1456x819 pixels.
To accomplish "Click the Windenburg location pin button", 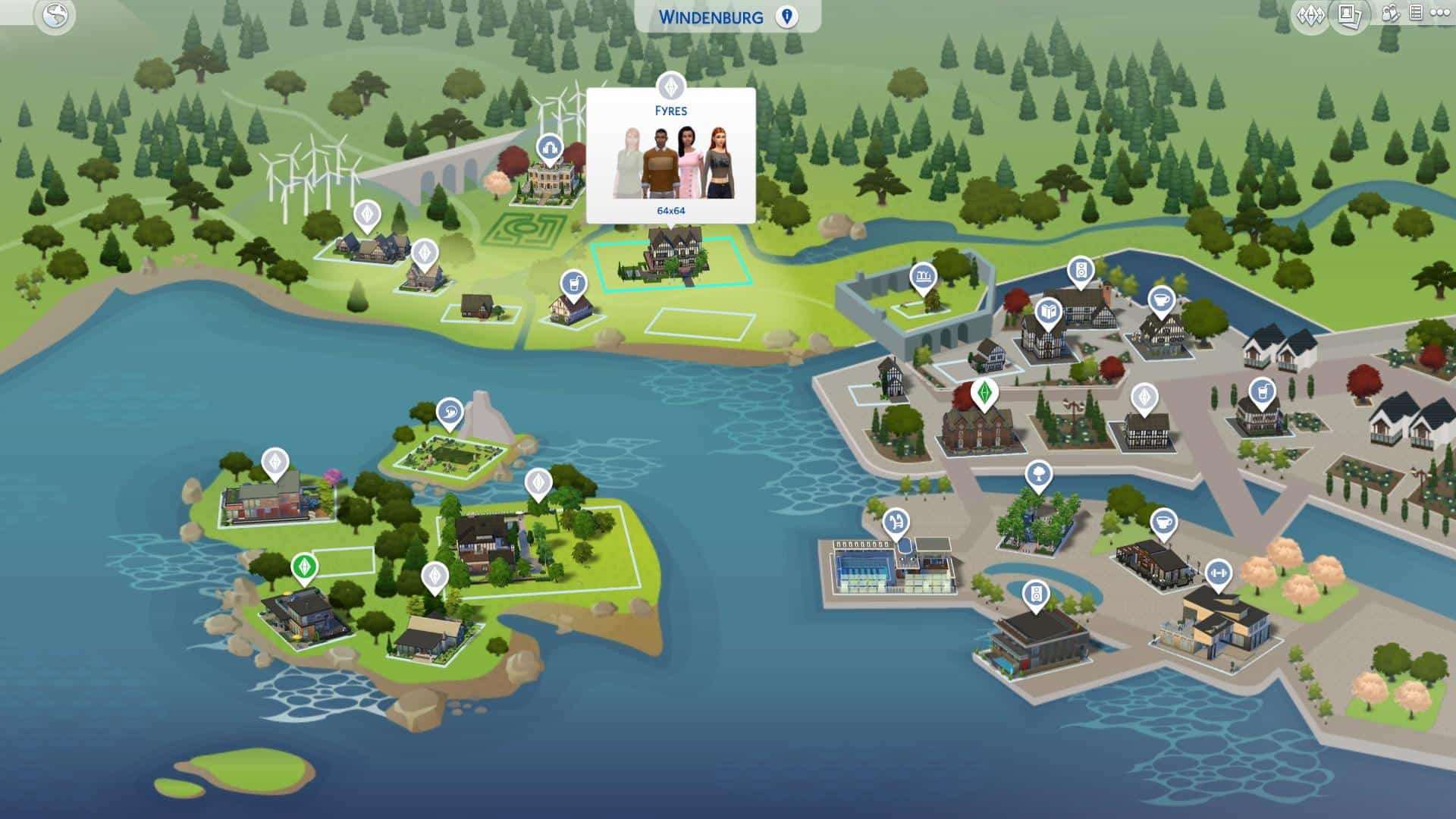I will [786, 17].
